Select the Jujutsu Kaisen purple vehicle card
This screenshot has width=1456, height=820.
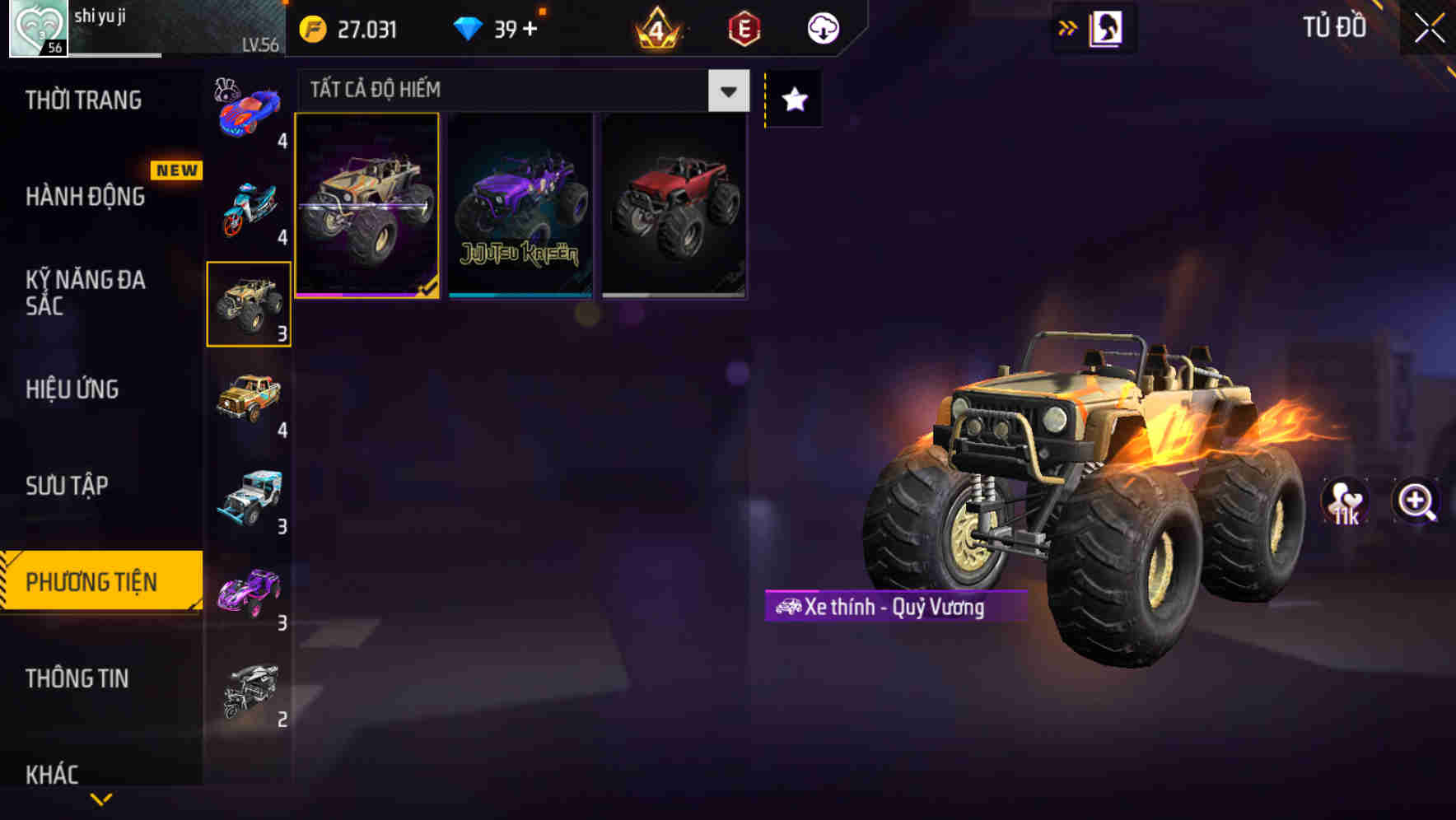coord(520,205)
